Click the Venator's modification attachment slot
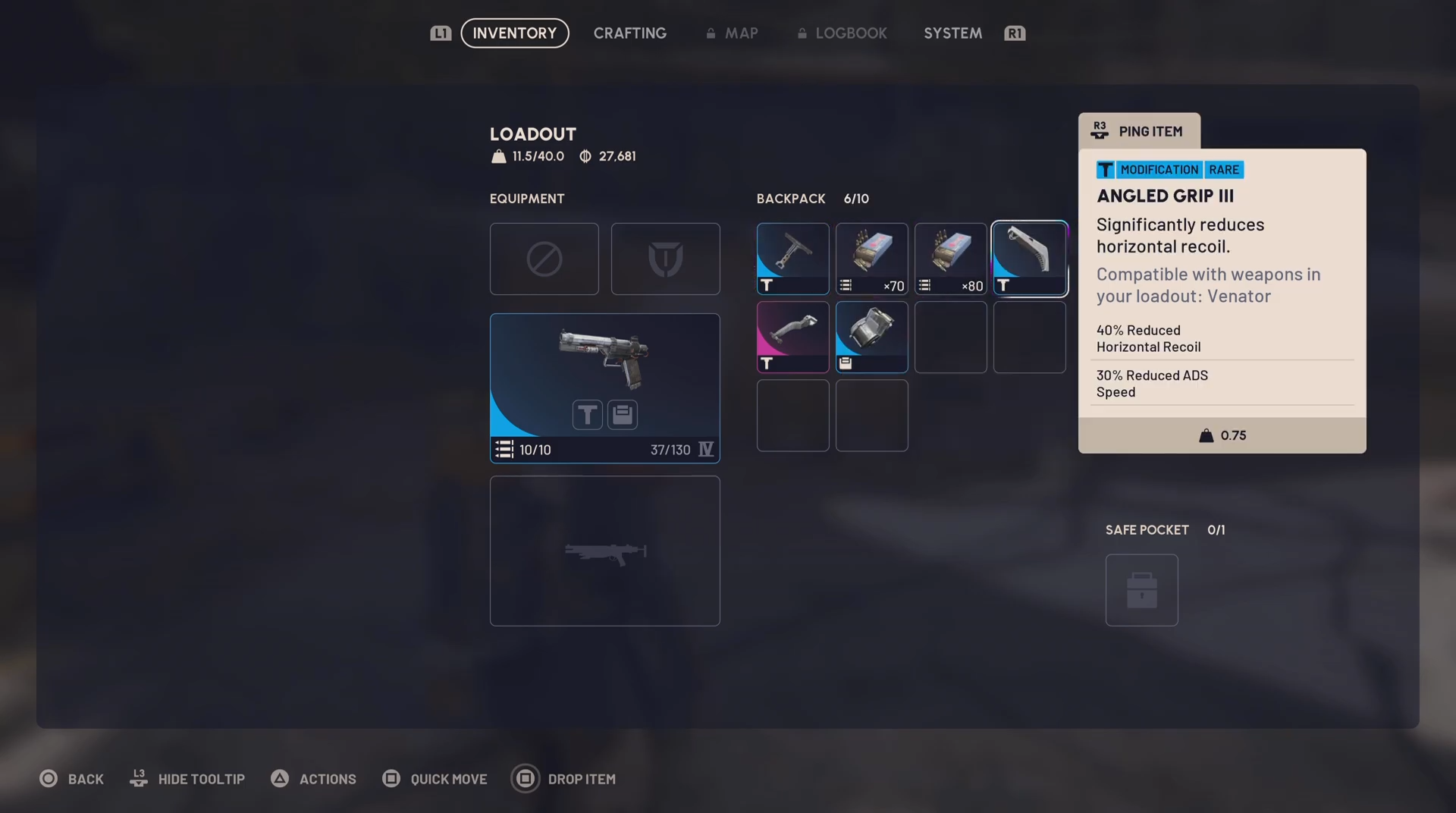The height and width of the screenshot is (813, 1456). (x=587, y=415)
